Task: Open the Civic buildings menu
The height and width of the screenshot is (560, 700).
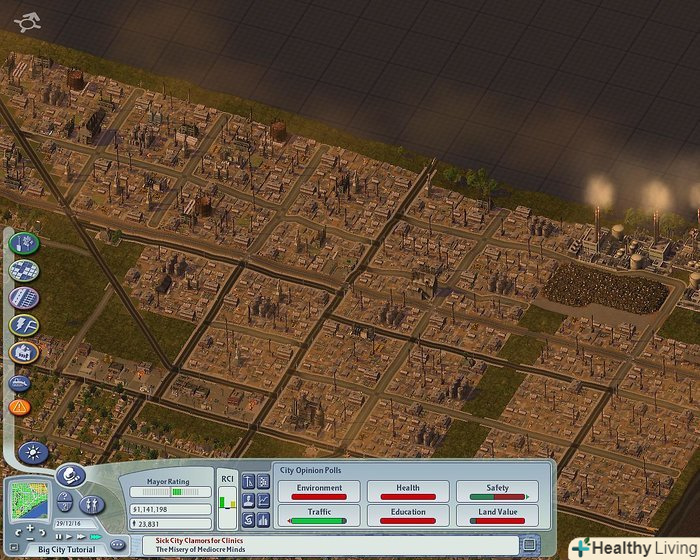Action: pyautogui.click(x=23, y=352)
